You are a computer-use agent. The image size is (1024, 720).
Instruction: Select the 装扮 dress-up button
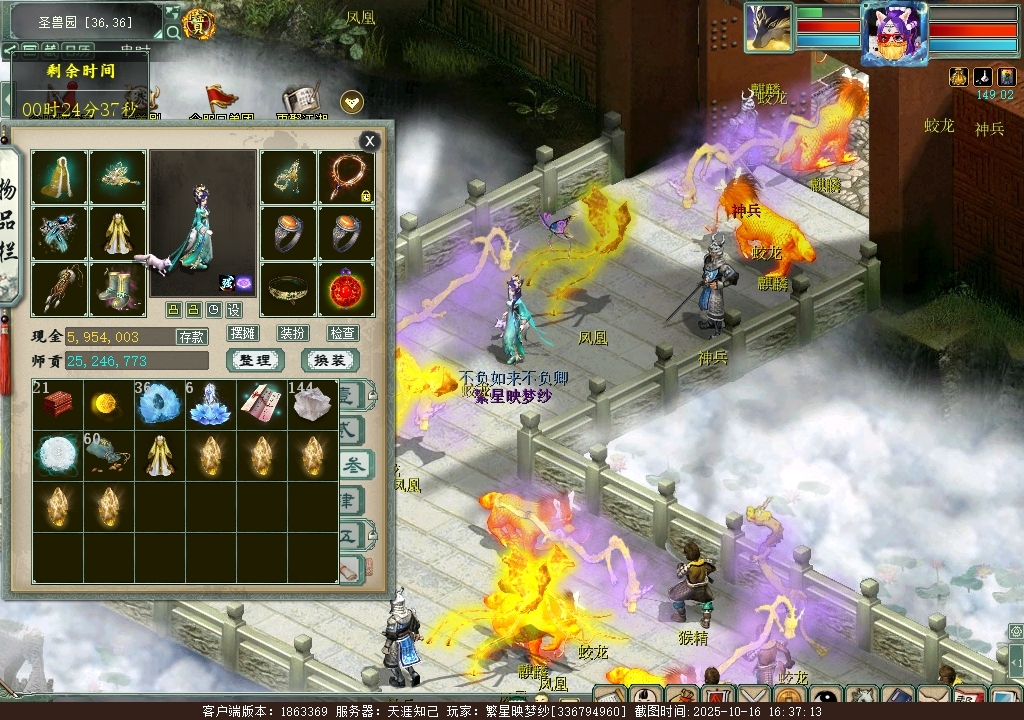click(293, 333)
